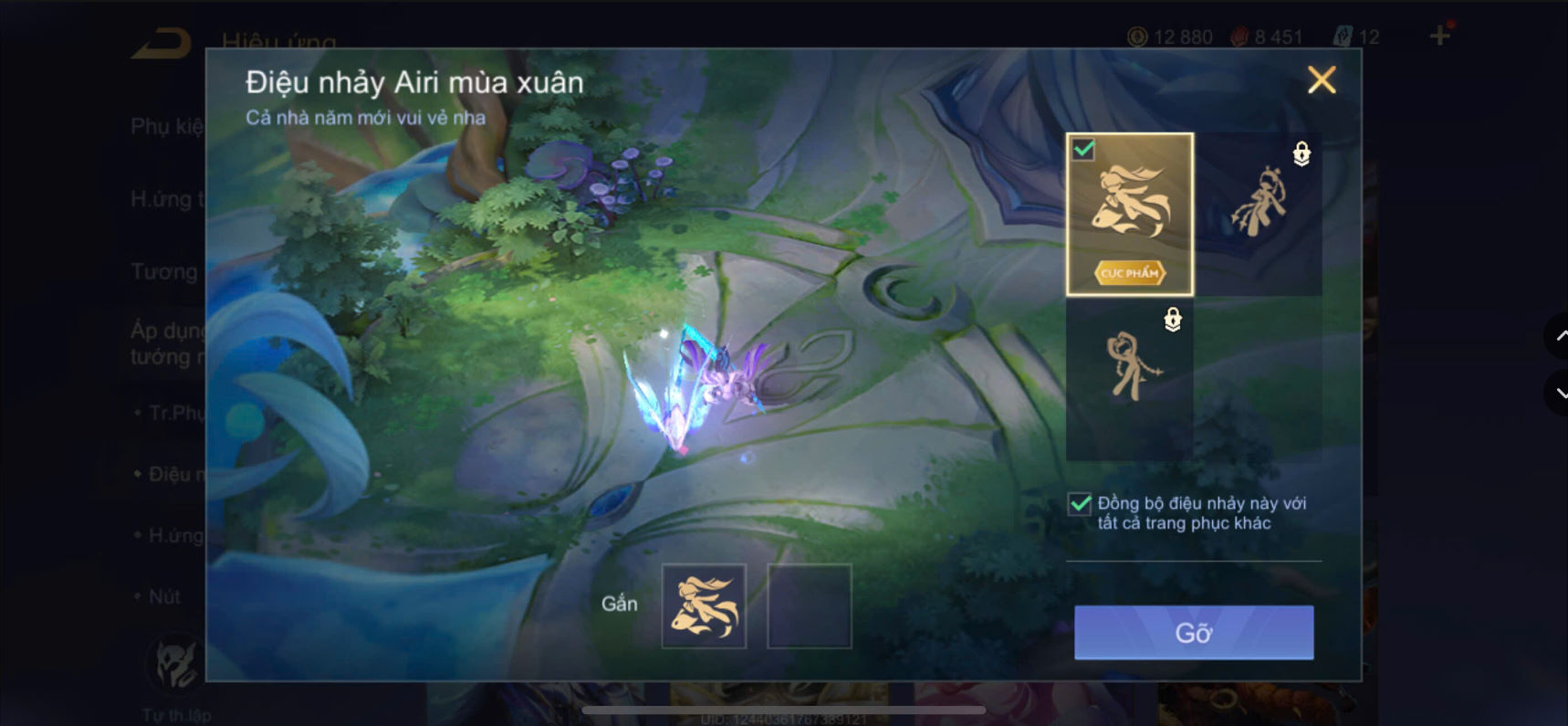Select the Nút item in the sidebar

(x=164, y=596)
